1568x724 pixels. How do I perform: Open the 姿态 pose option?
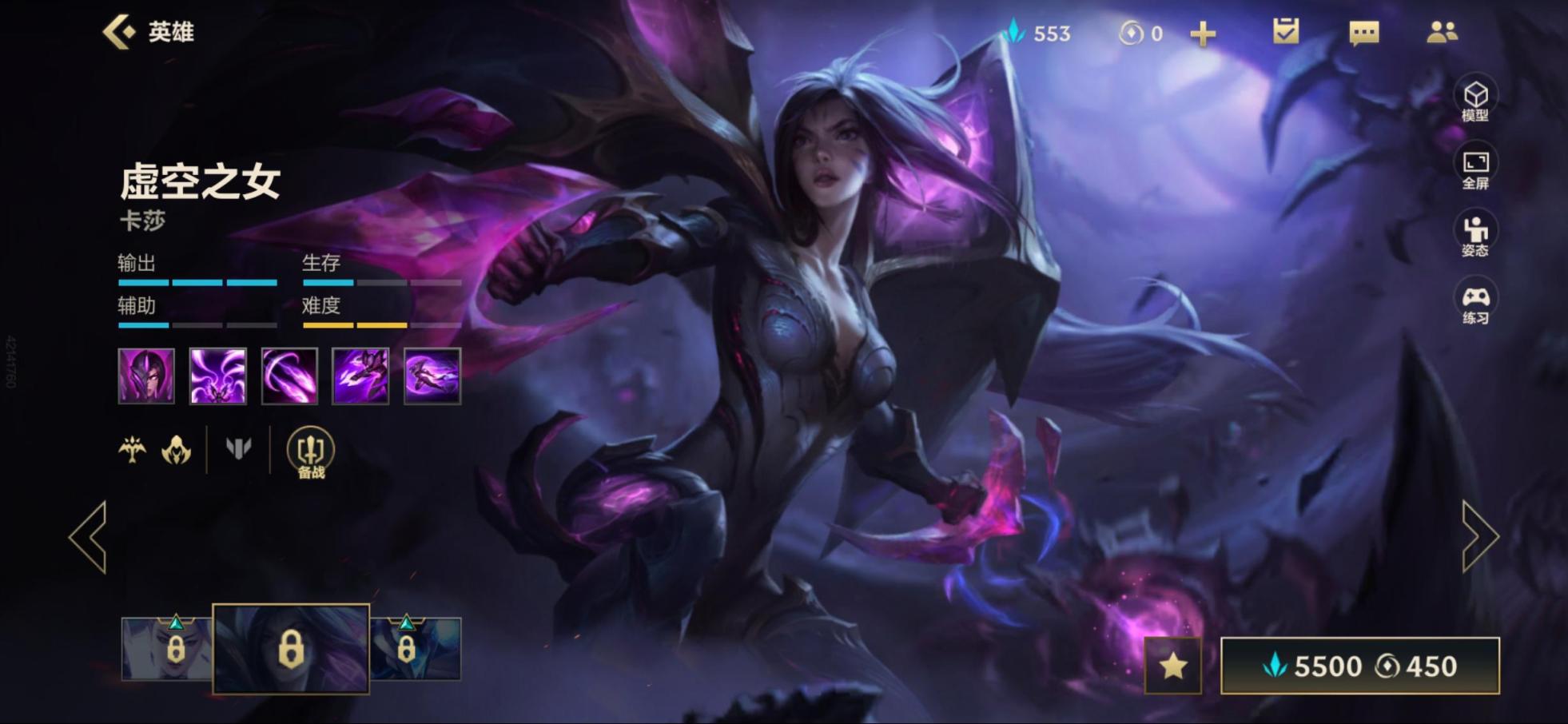(x=1474, y=236)
